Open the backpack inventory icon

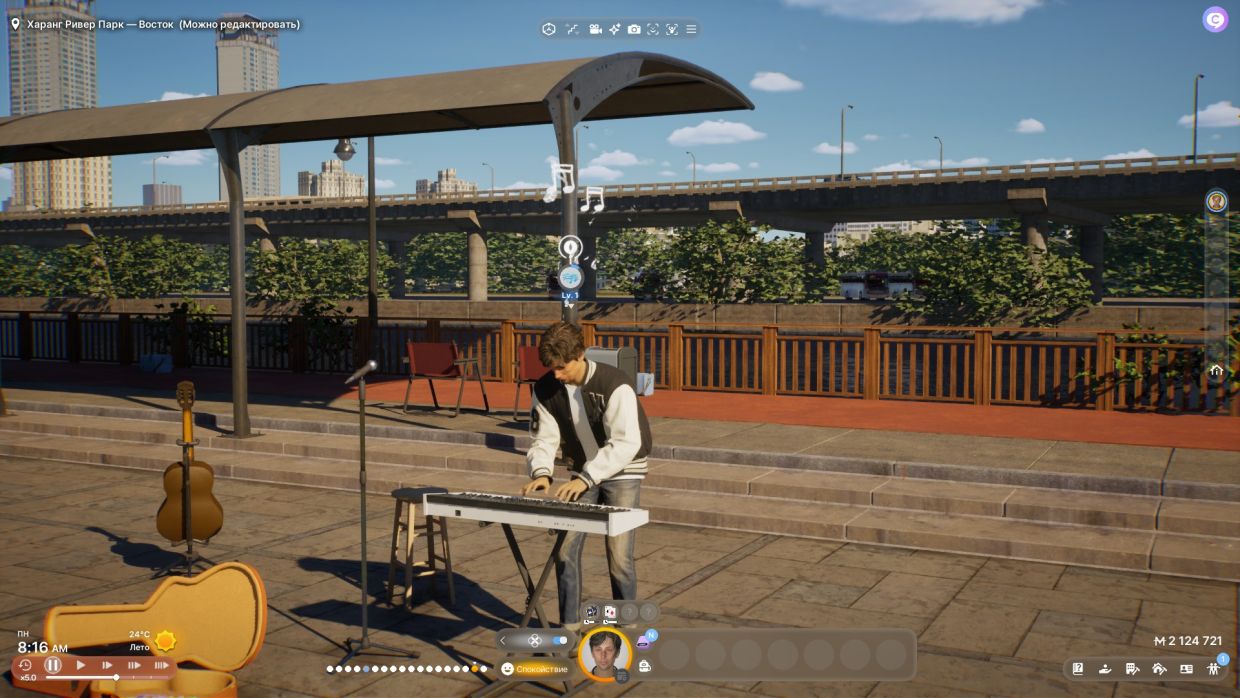[x=645, y=665]
